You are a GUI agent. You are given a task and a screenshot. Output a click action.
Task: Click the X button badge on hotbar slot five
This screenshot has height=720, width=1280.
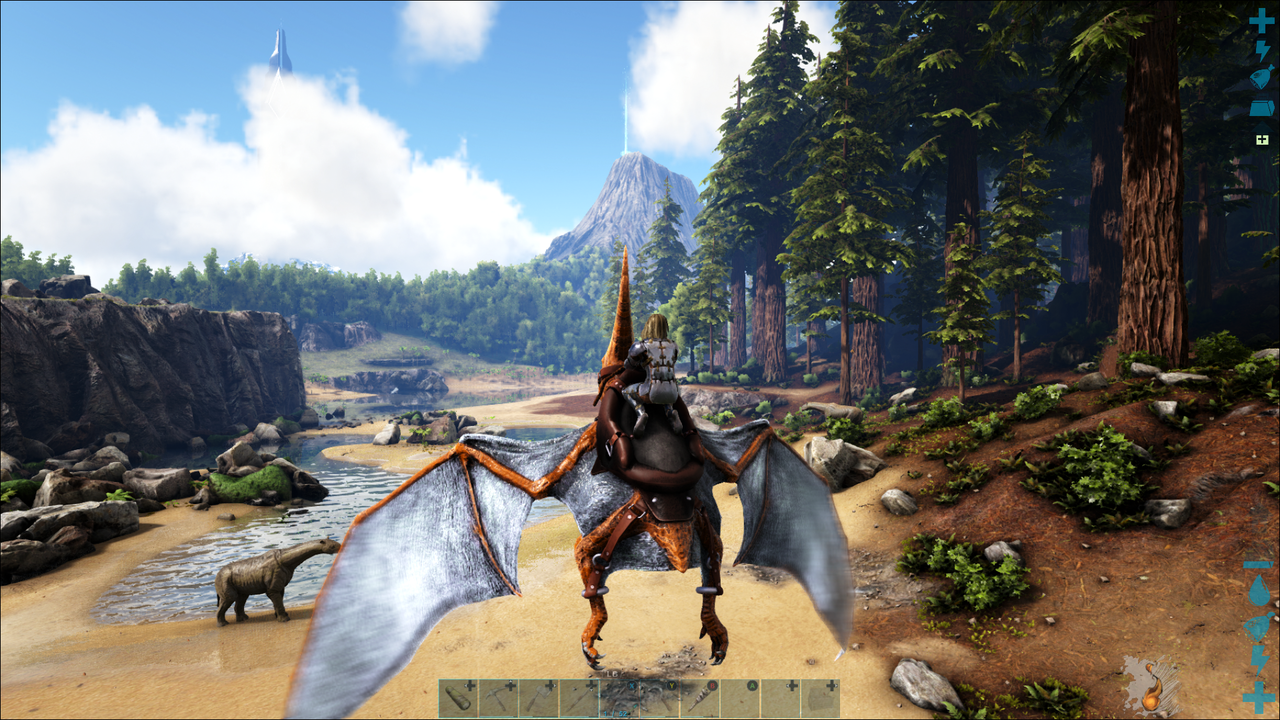[631, 685]
